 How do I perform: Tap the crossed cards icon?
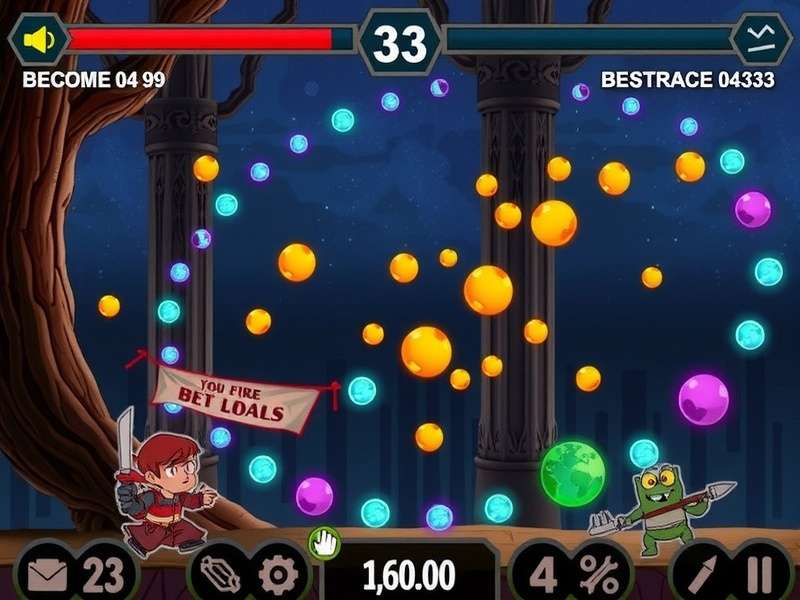coord(220,575)
